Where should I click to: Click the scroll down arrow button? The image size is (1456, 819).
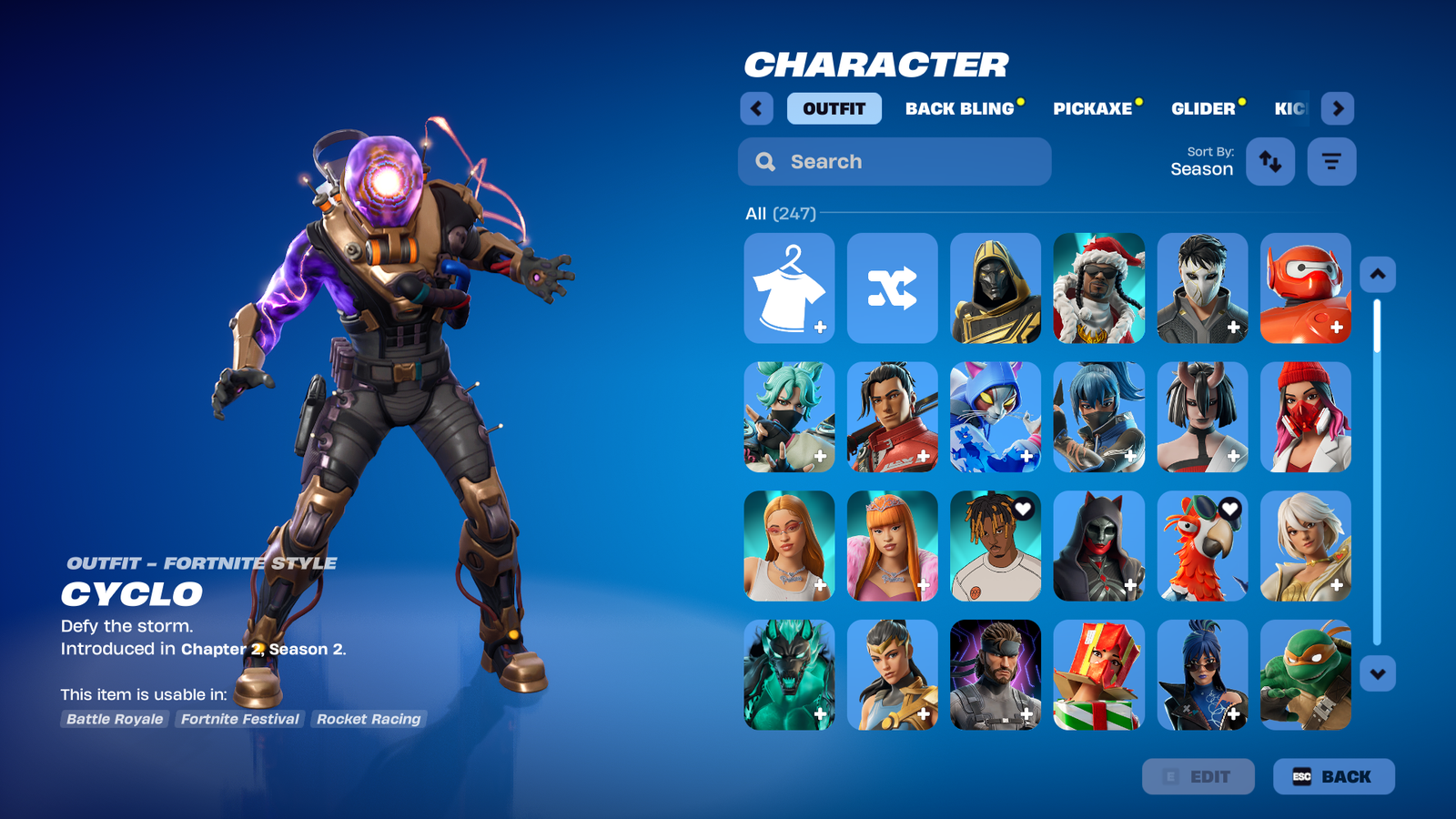click(1377, 674)
